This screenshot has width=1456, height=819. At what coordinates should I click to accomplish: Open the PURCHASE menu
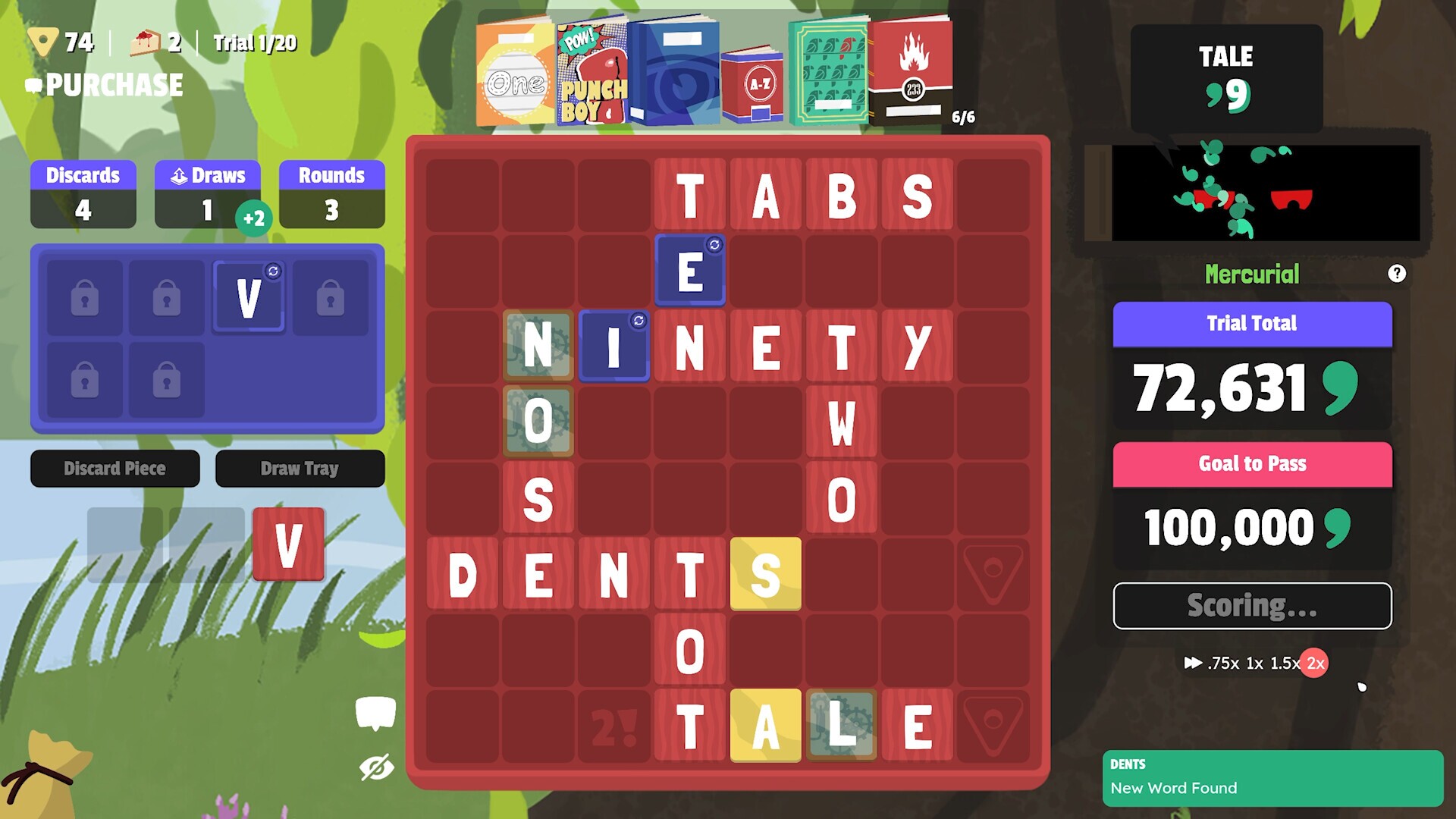coord(114,84)
